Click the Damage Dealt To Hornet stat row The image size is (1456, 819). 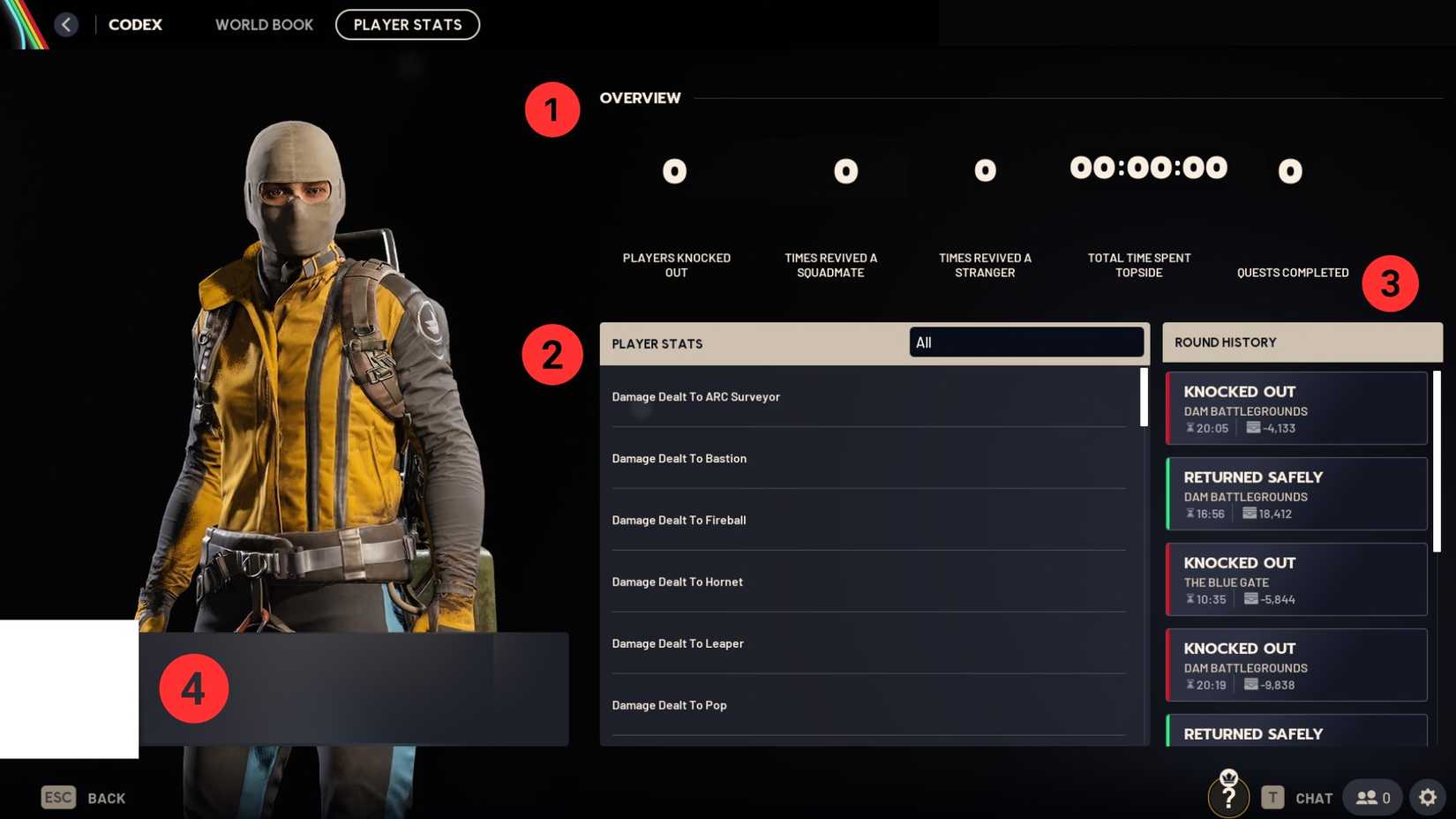(x=868, y=582)
